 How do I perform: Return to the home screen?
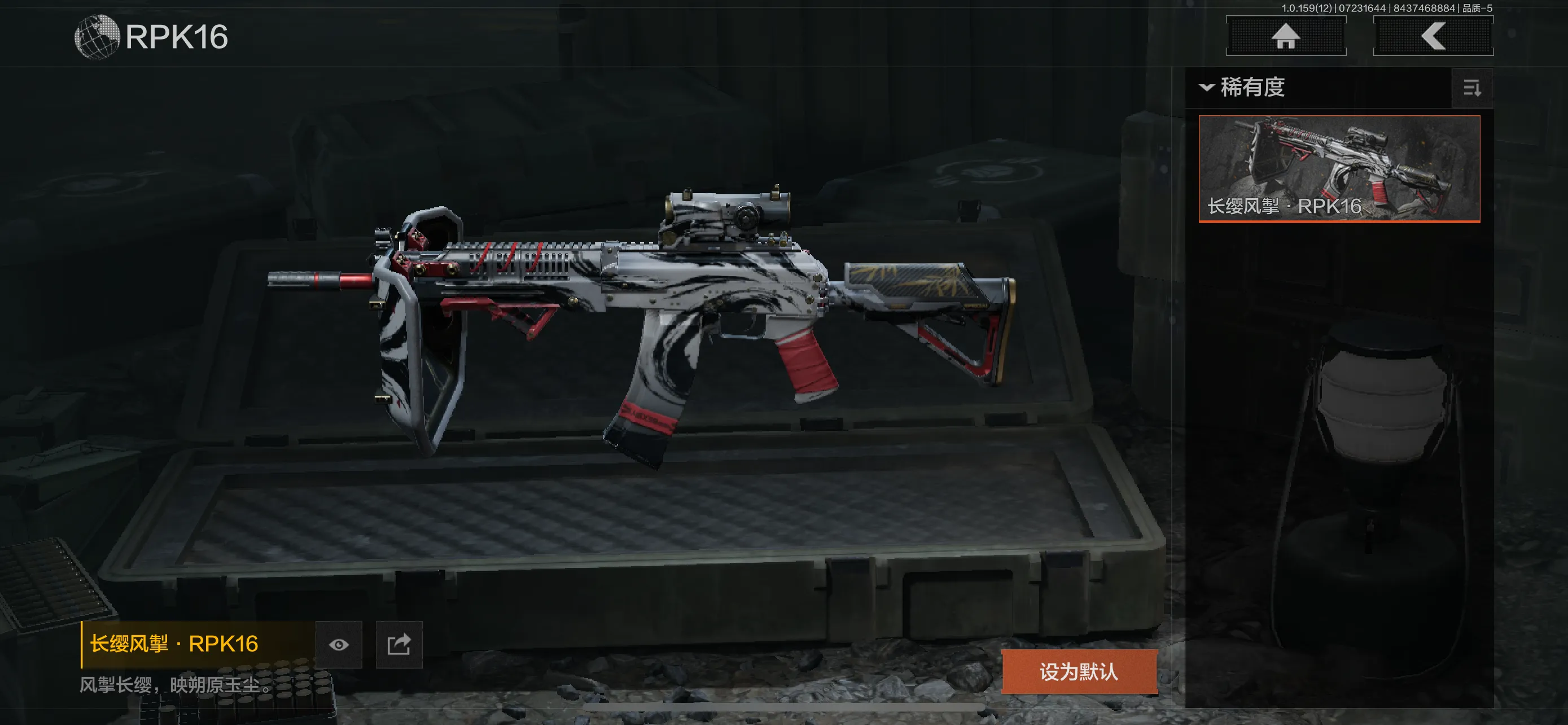click(x=1286, y=36)
